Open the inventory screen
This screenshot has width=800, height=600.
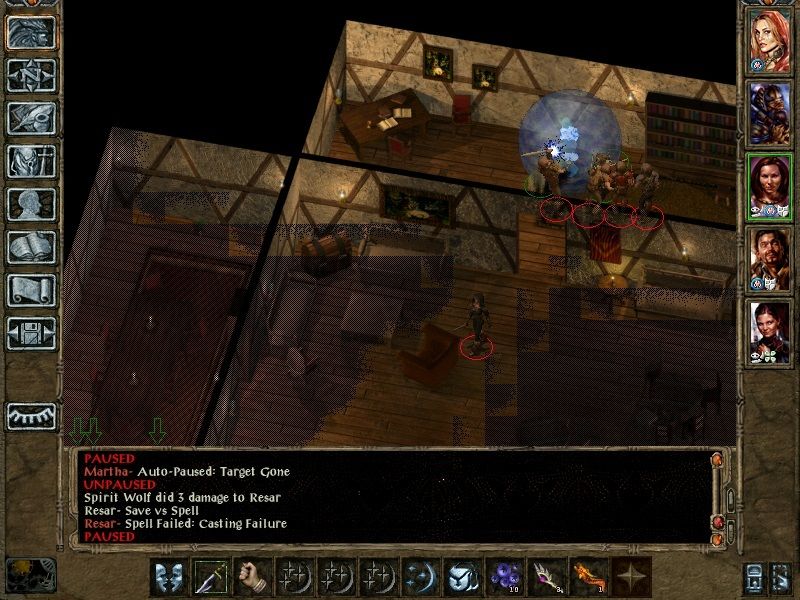click(x=31, y=162)
